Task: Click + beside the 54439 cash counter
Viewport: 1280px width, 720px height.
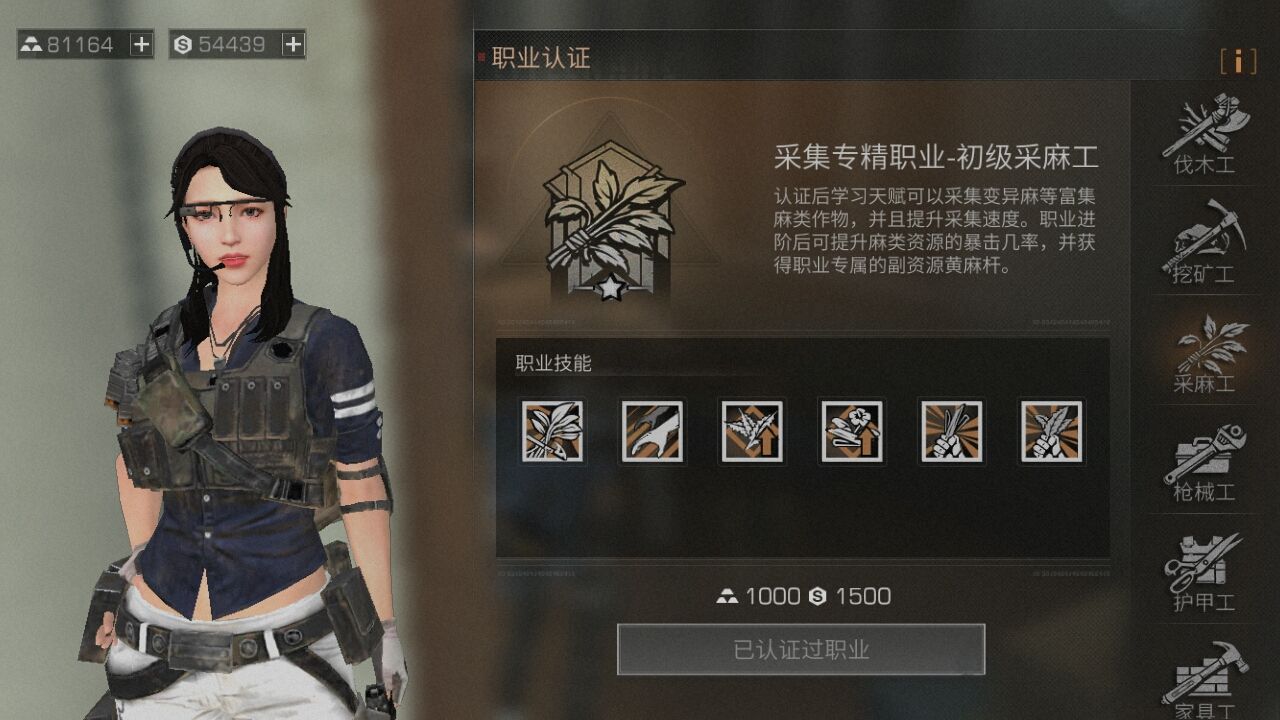Action: pyautogui.click(x=293, y=44)
